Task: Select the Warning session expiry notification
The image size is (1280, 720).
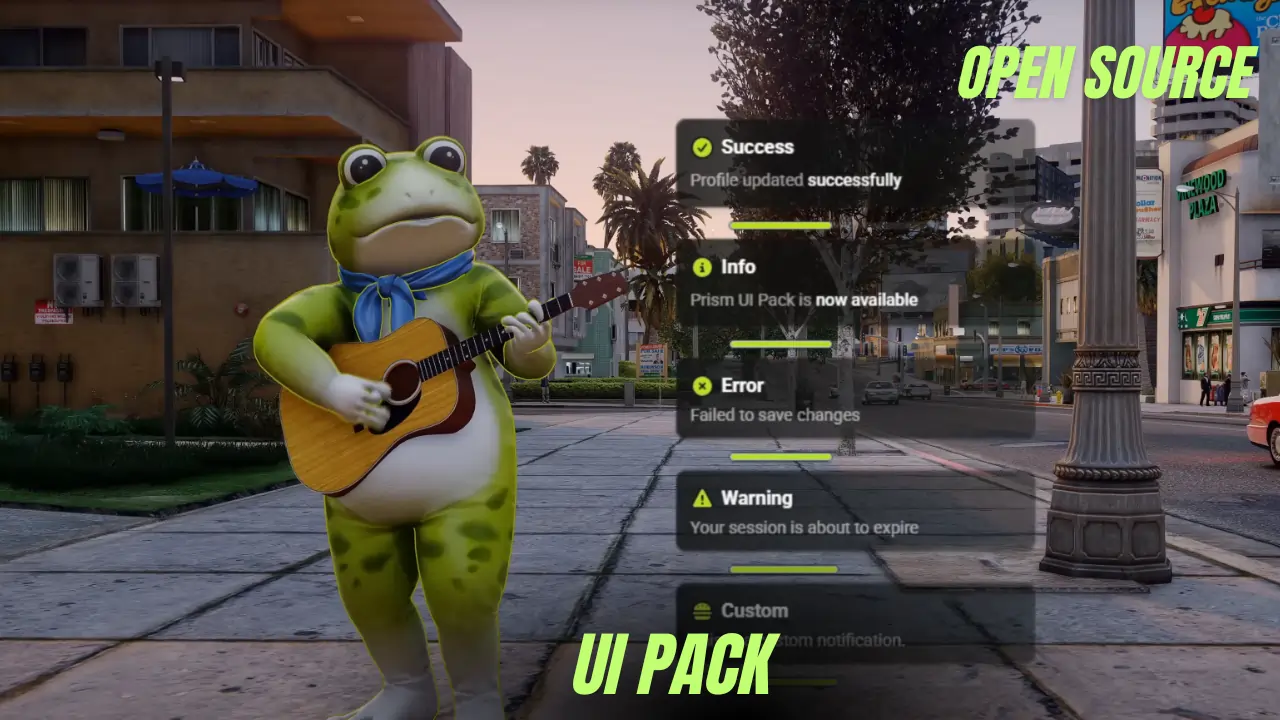Action: tap(855, 512)
